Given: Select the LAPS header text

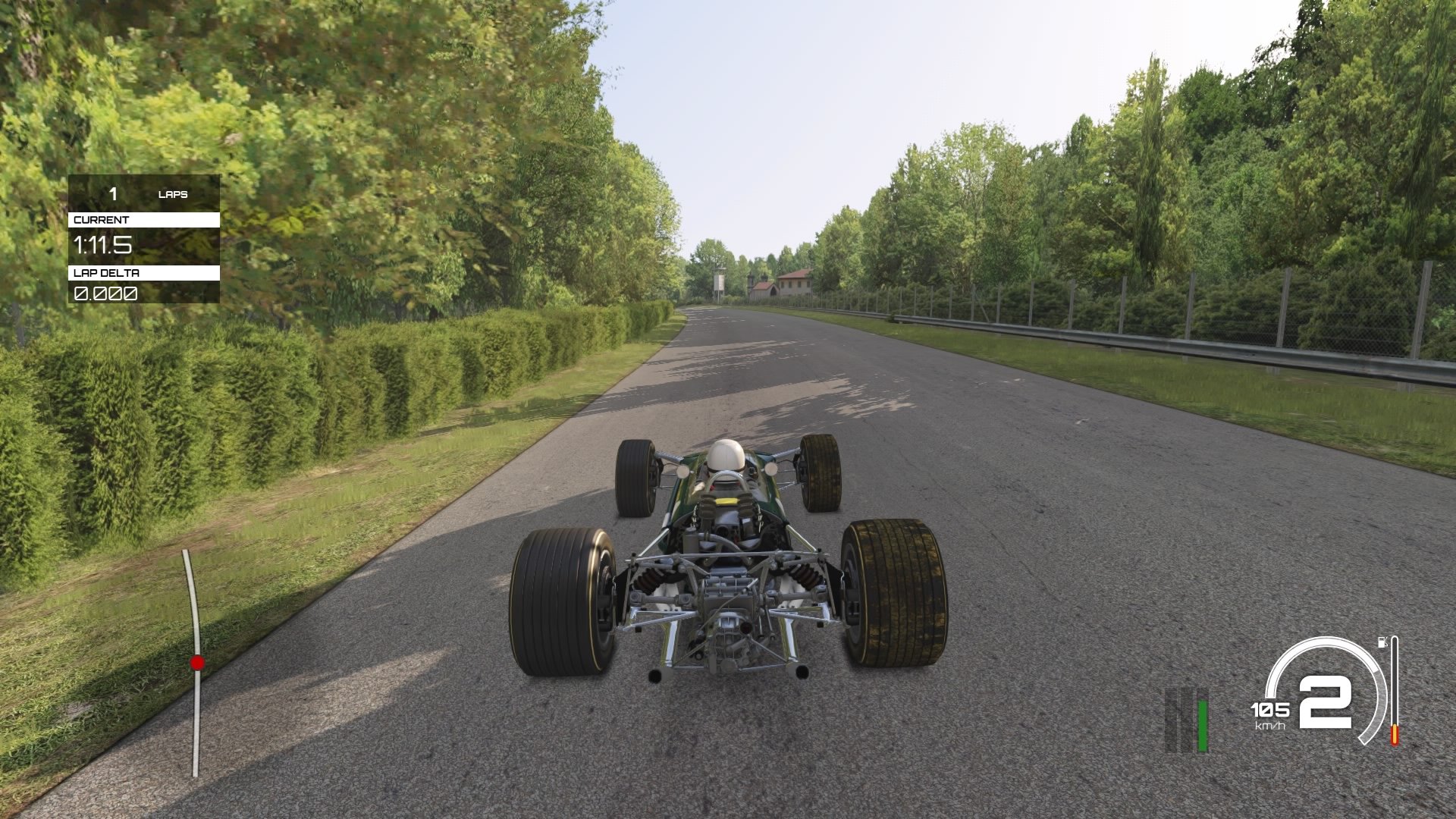Looking at the screenshot, I should pos(173,194).
